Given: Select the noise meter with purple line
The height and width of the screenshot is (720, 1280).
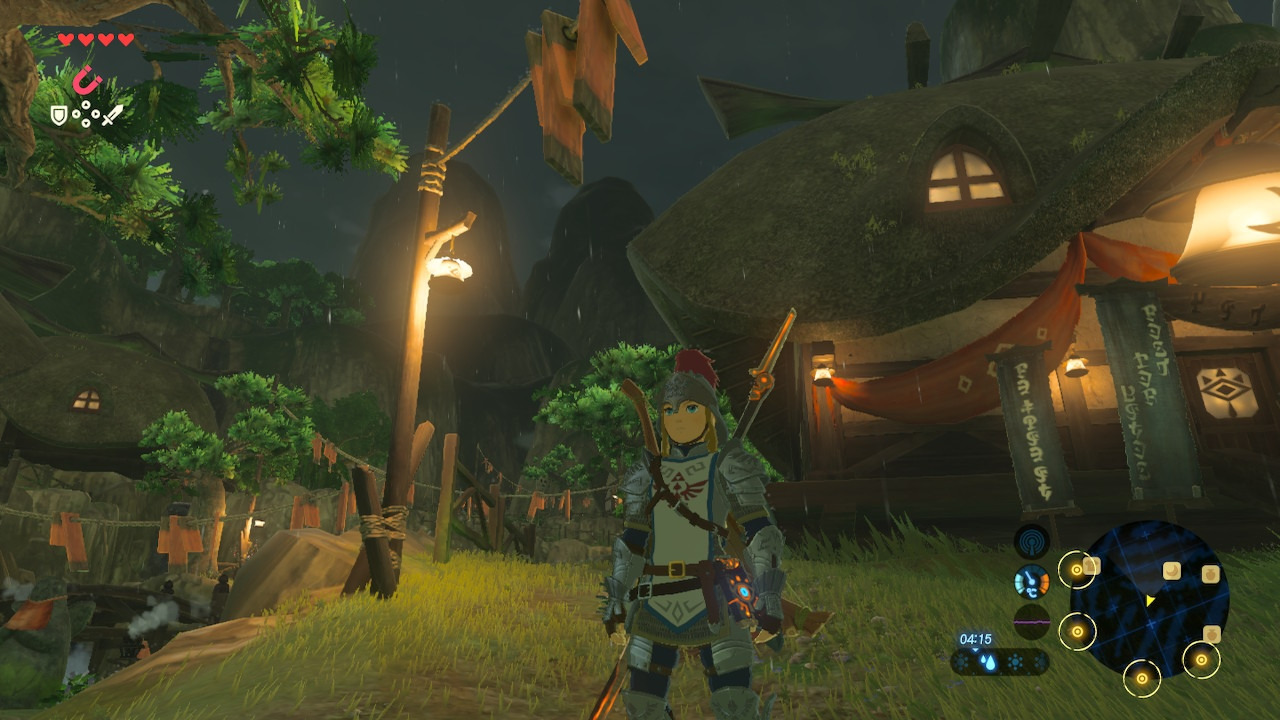Looking at the screenshot, I should (x=1031, y=621).
